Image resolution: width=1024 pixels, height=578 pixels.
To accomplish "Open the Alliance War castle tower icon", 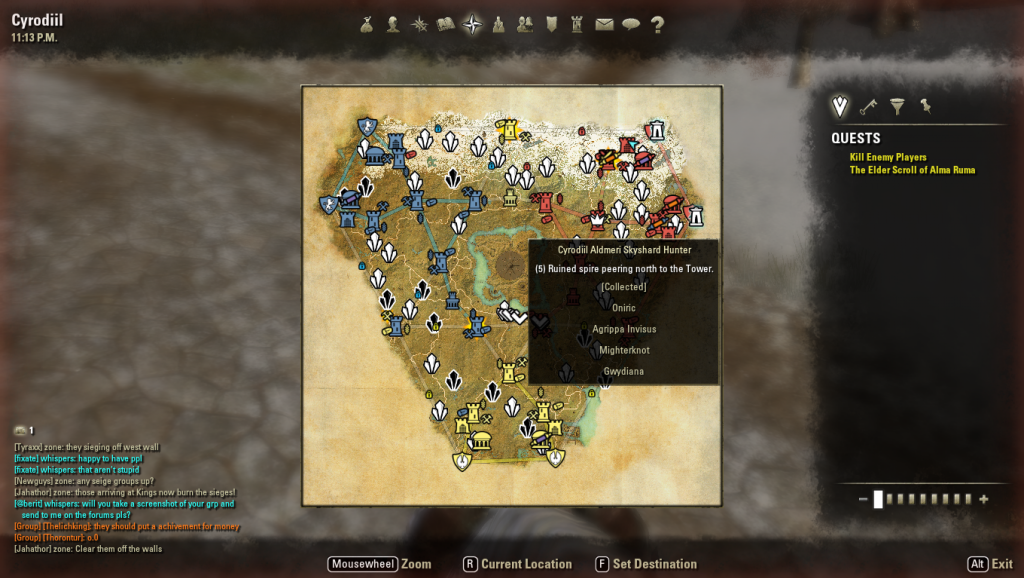I will 577,25.
